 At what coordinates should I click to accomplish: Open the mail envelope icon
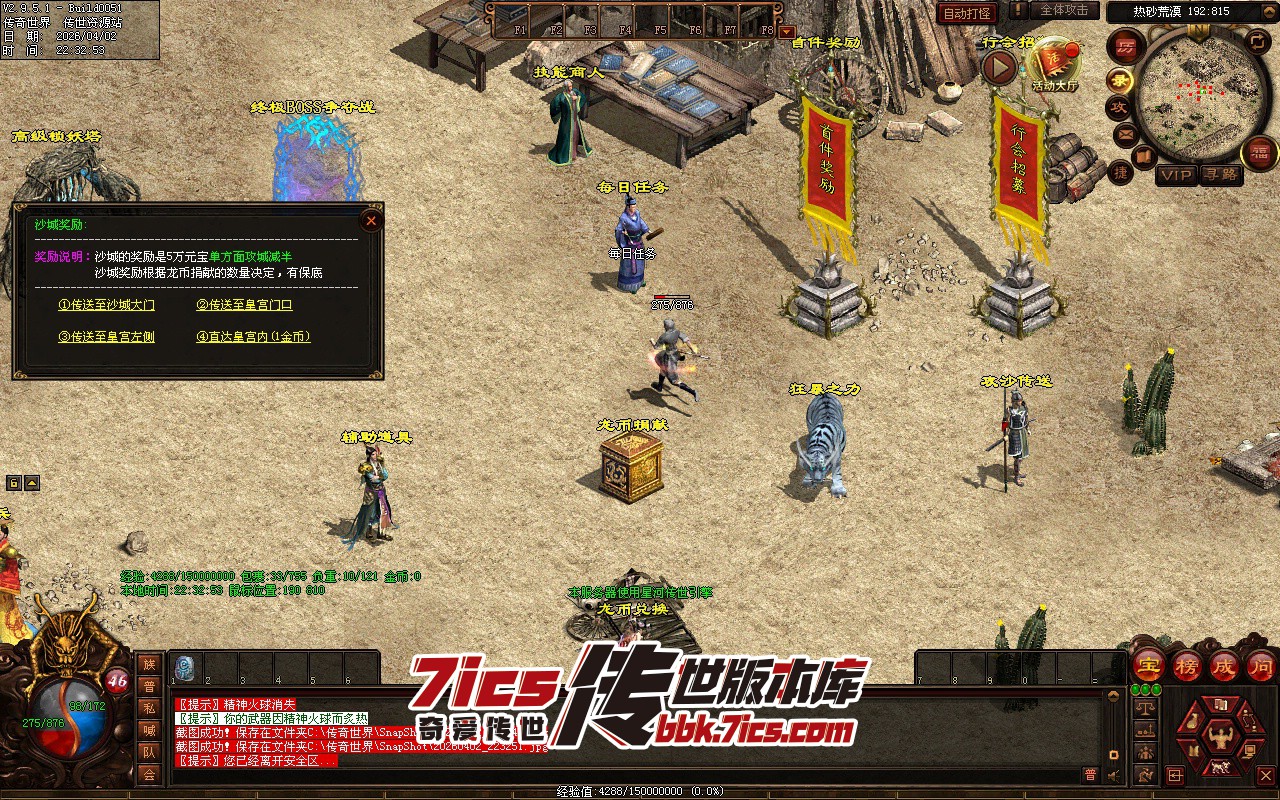[x=1126, y=133]
